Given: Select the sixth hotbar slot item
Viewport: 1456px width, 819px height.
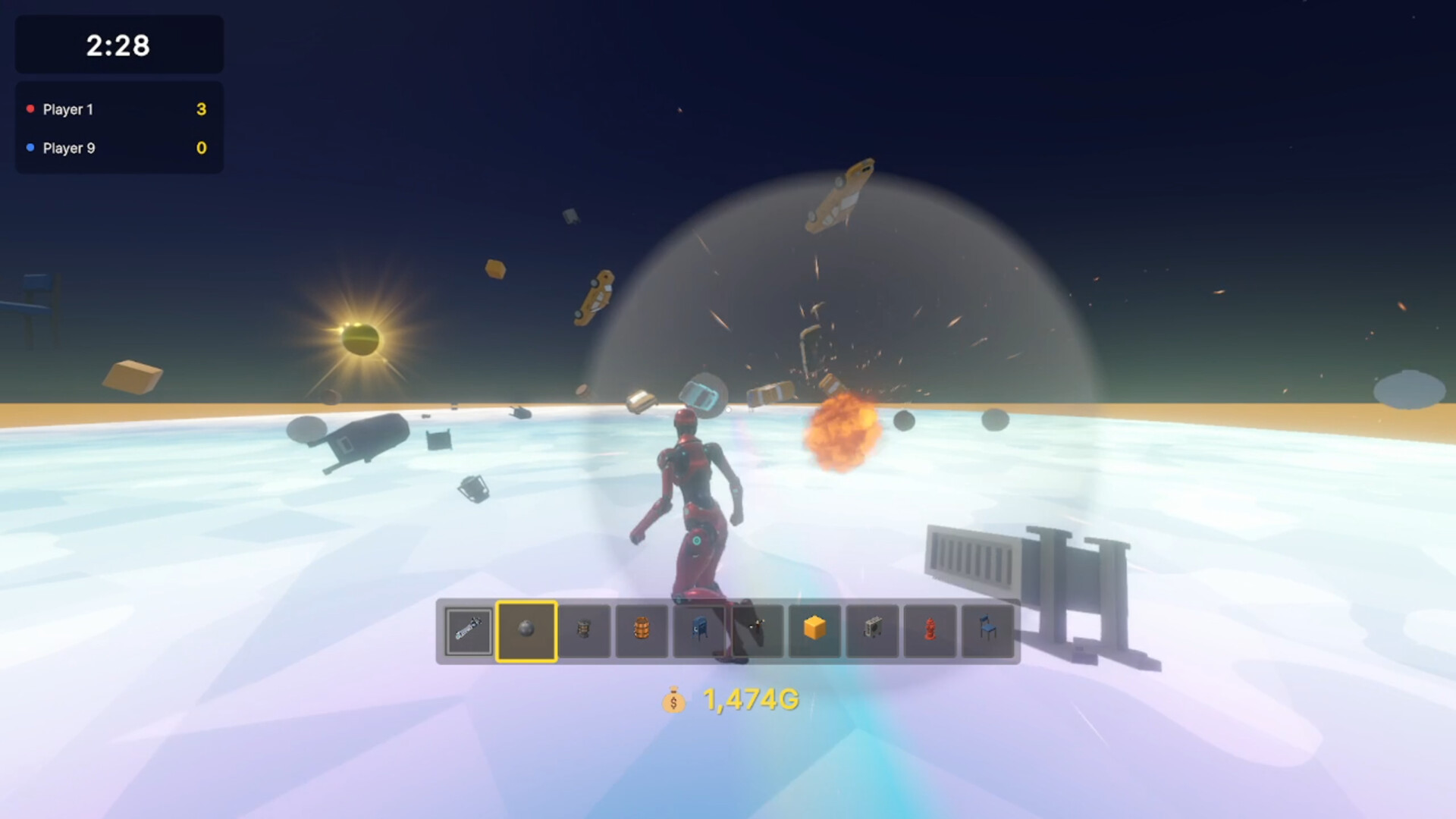Looking at the screenshot, I should (x=757, y=630).
